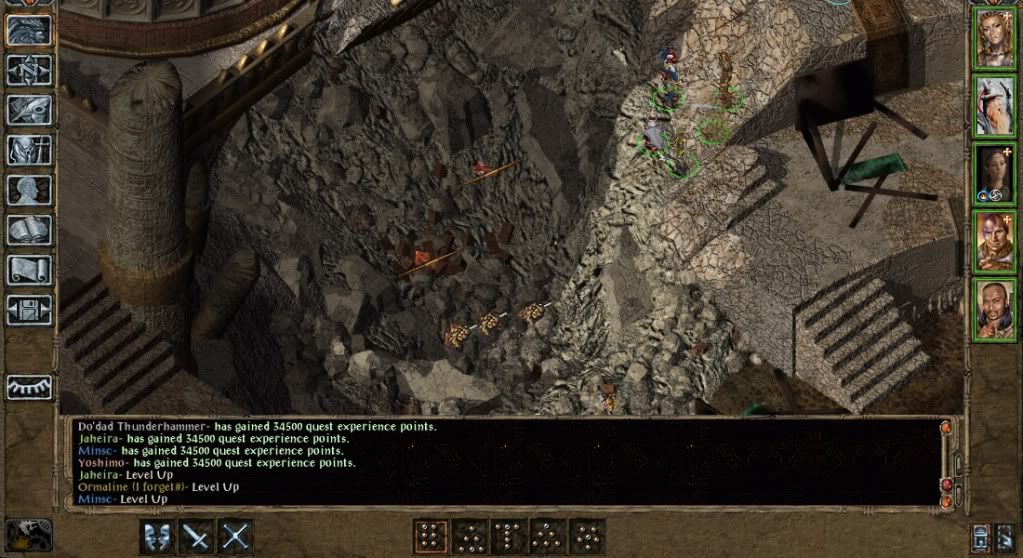Select the bald tattooed warrior's portrait
Image resolution: width=1023 pixels, height=558 pixels.
pyautogui.click(x=995, y=240)
